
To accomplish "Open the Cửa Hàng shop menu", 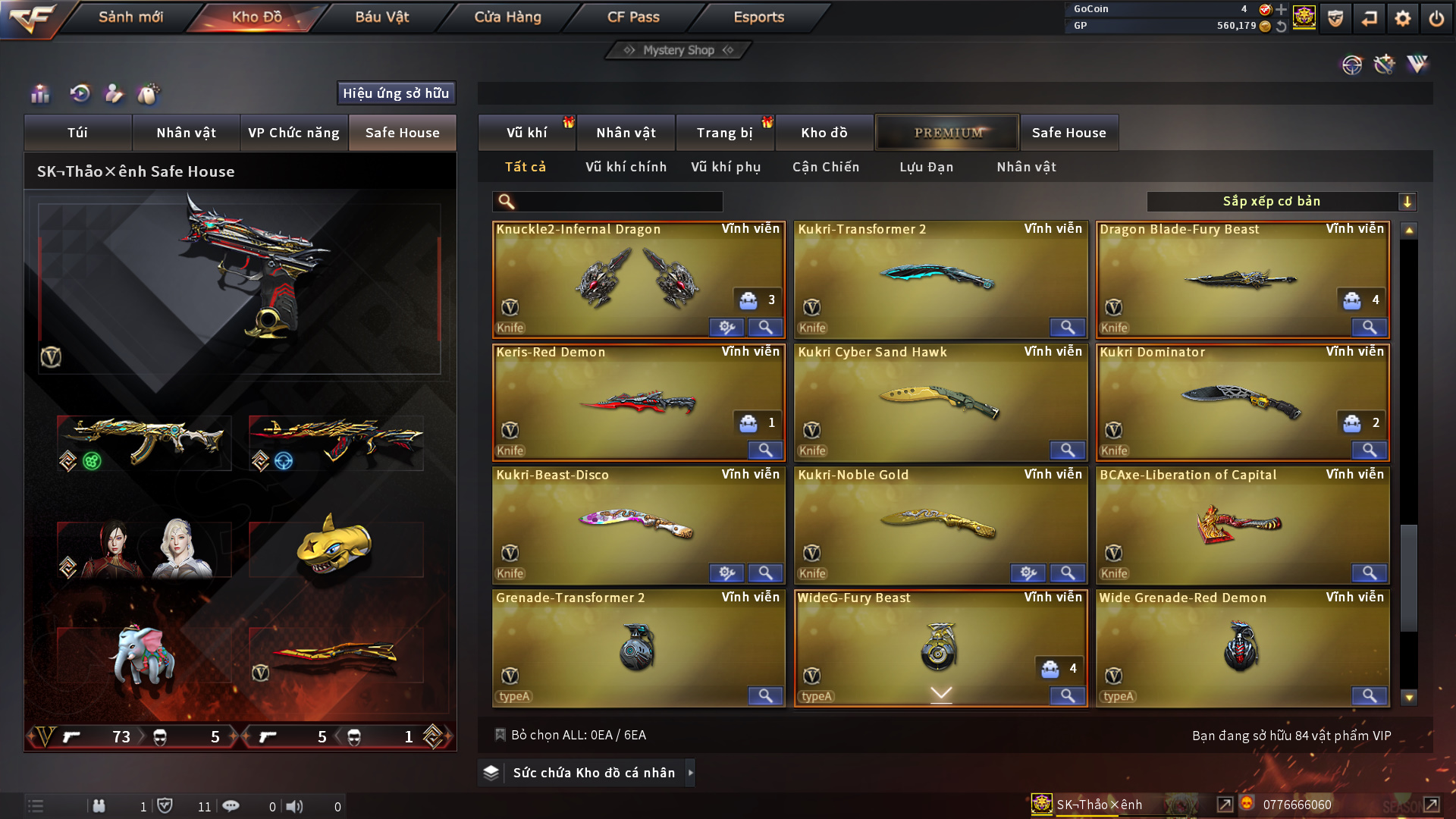I will [507, 17].
